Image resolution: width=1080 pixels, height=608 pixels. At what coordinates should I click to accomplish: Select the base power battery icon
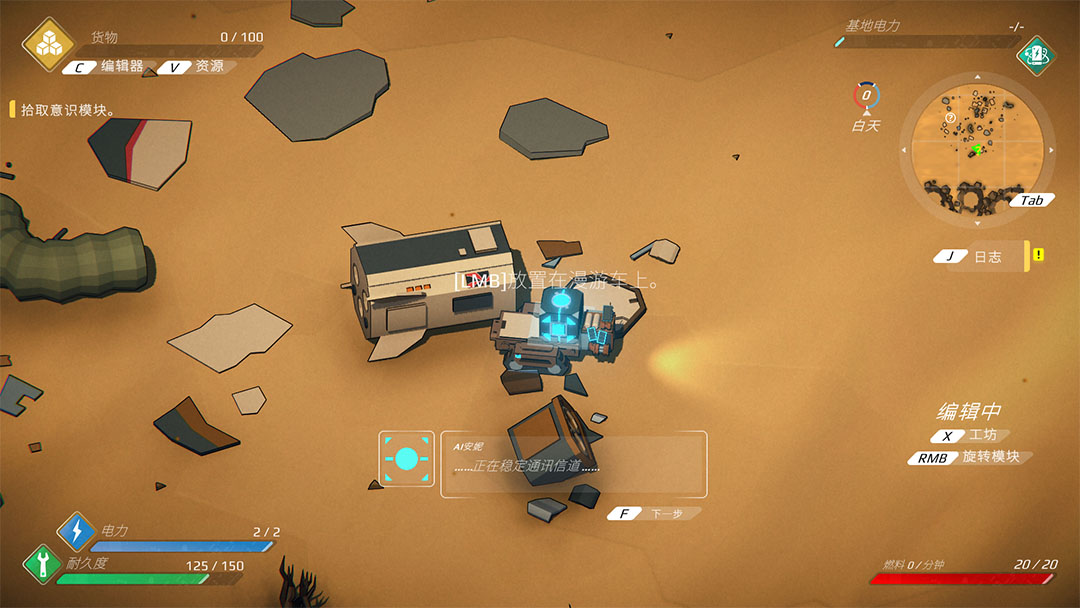(x=1037, y=53)
